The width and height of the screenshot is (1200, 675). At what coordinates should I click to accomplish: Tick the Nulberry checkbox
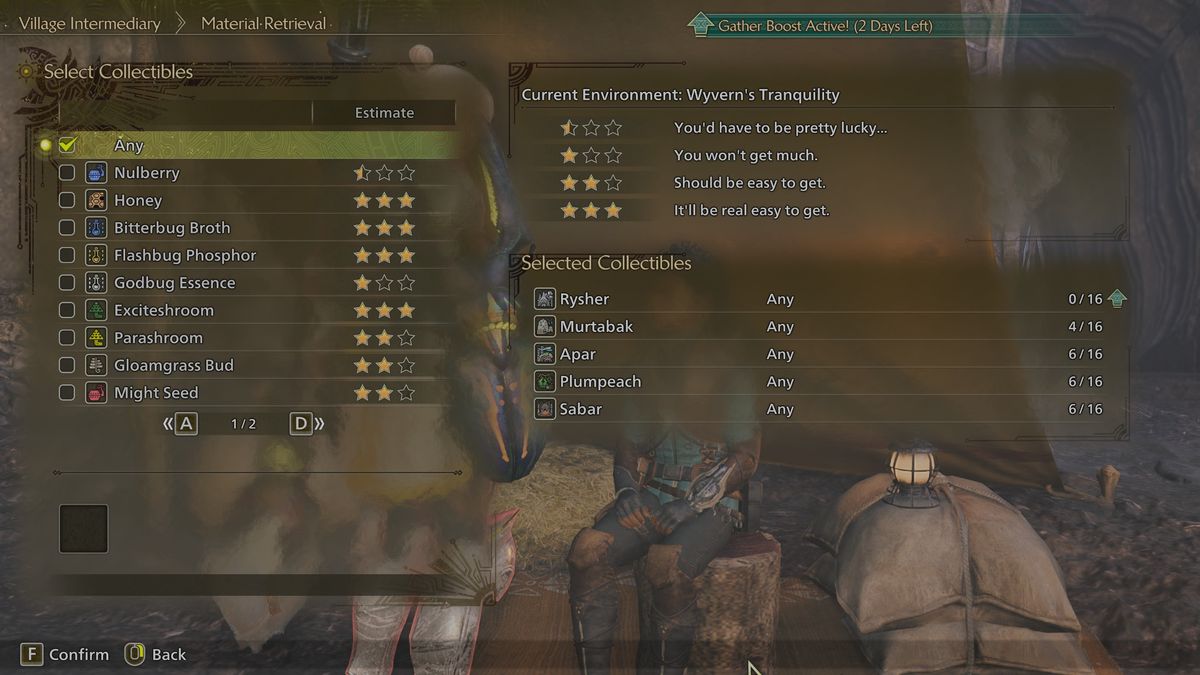point(67,173)
